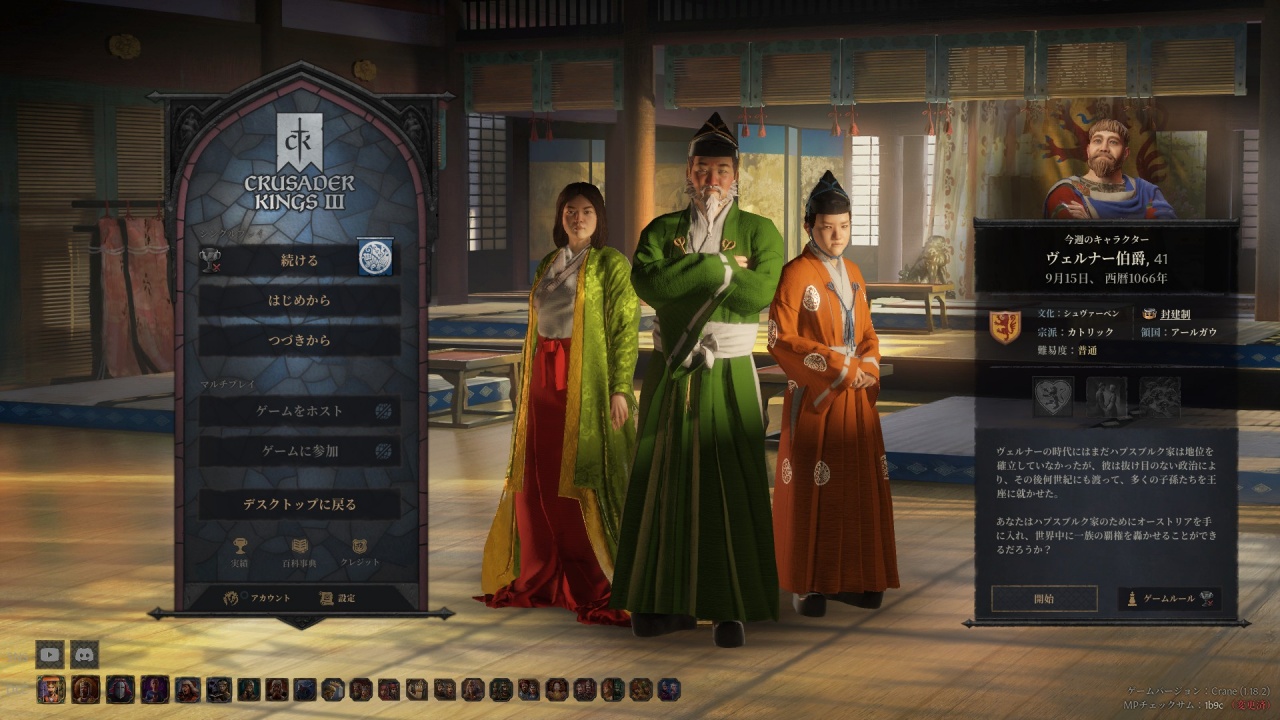Host a multiplayer game (ゲームをホスト)
This screenshot has height=720, width=1280.
(302, 411)
